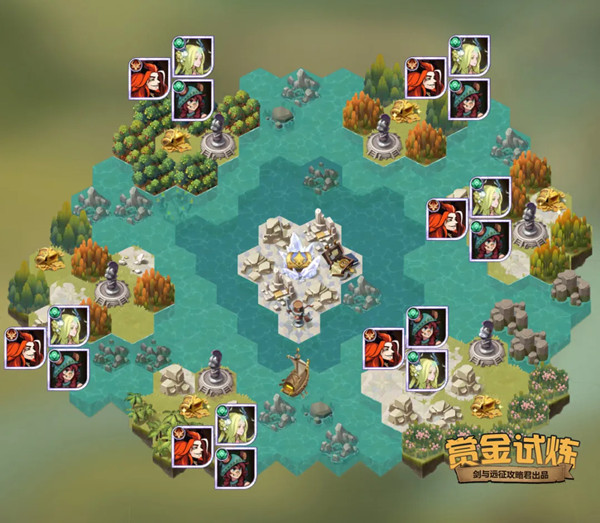This screenshot has width=600, height=523.
Task: Open the treasure chest beside the crown
Action: tap(342, 265)
